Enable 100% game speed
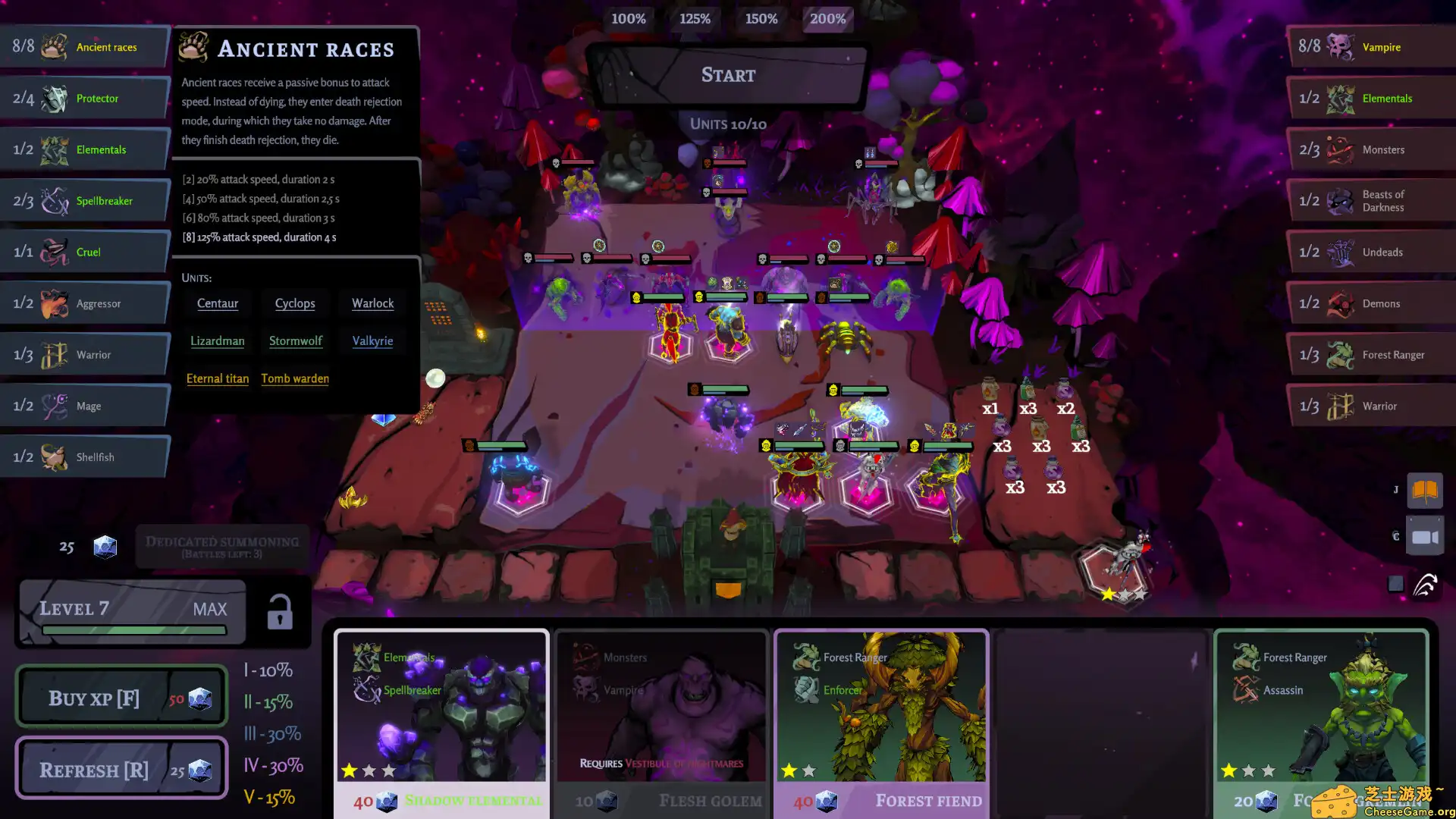Viewport: 1456px width, 819px height. point(629,19)
